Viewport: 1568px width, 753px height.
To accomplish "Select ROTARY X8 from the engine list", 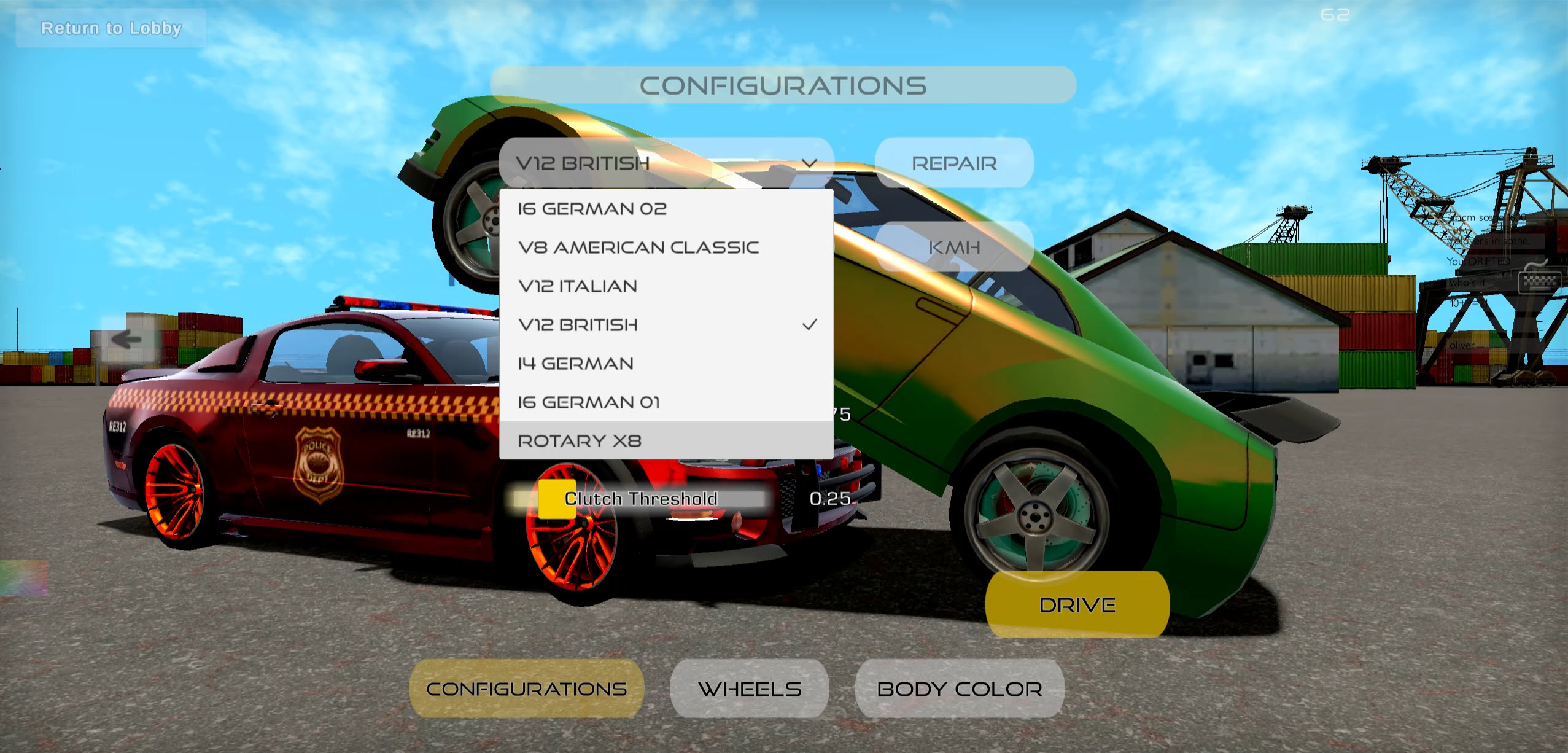I will tap(580, 440).
